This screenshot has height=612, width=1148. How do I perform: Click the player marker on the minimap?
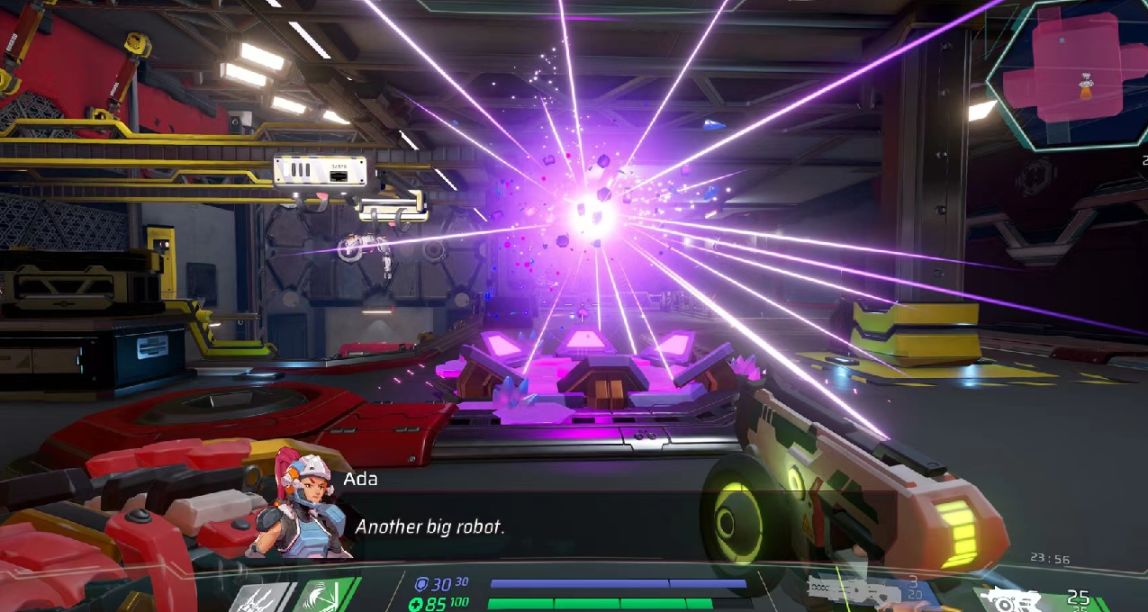1086,86
